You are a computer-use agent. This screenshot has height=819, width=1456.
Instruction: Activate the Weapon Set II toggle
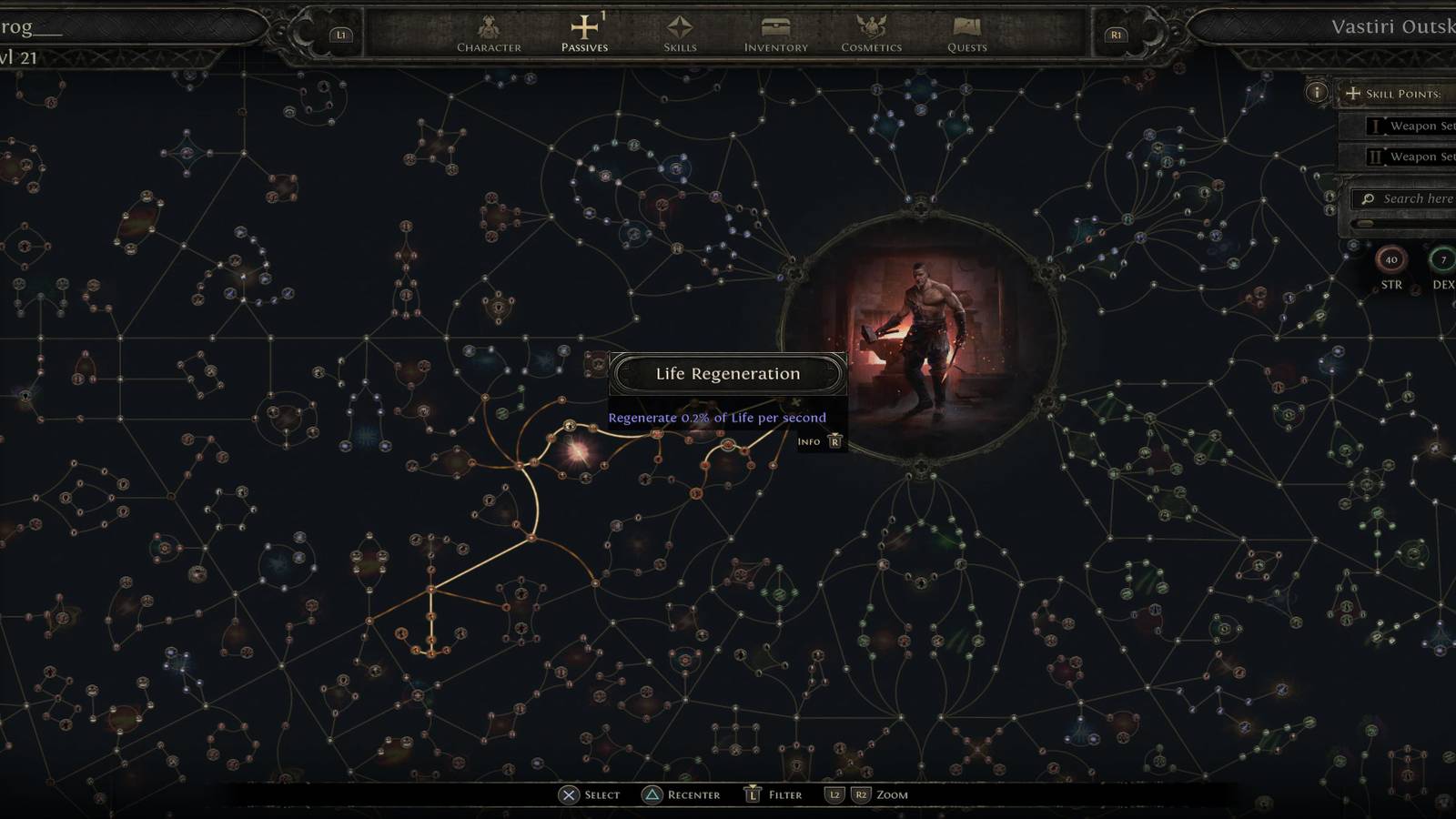(x=1376, y=157)
